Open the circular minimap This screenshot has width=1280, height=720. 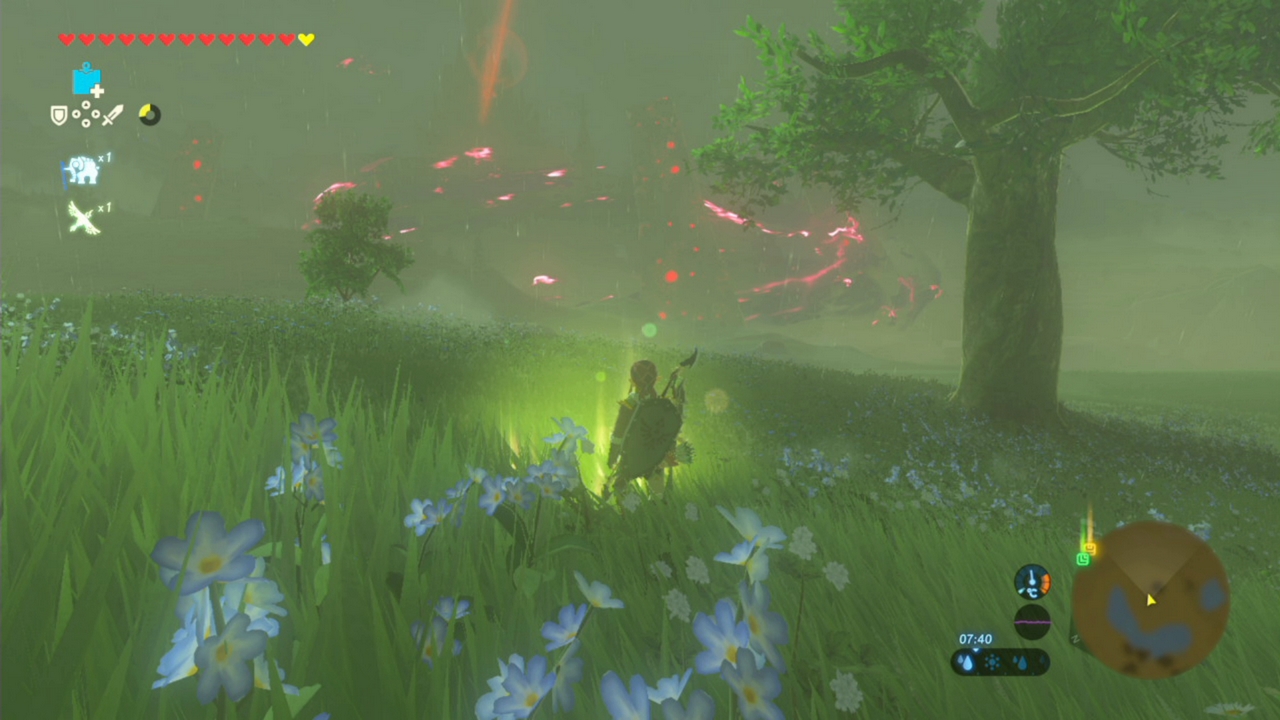click(x=1150, y=600)
